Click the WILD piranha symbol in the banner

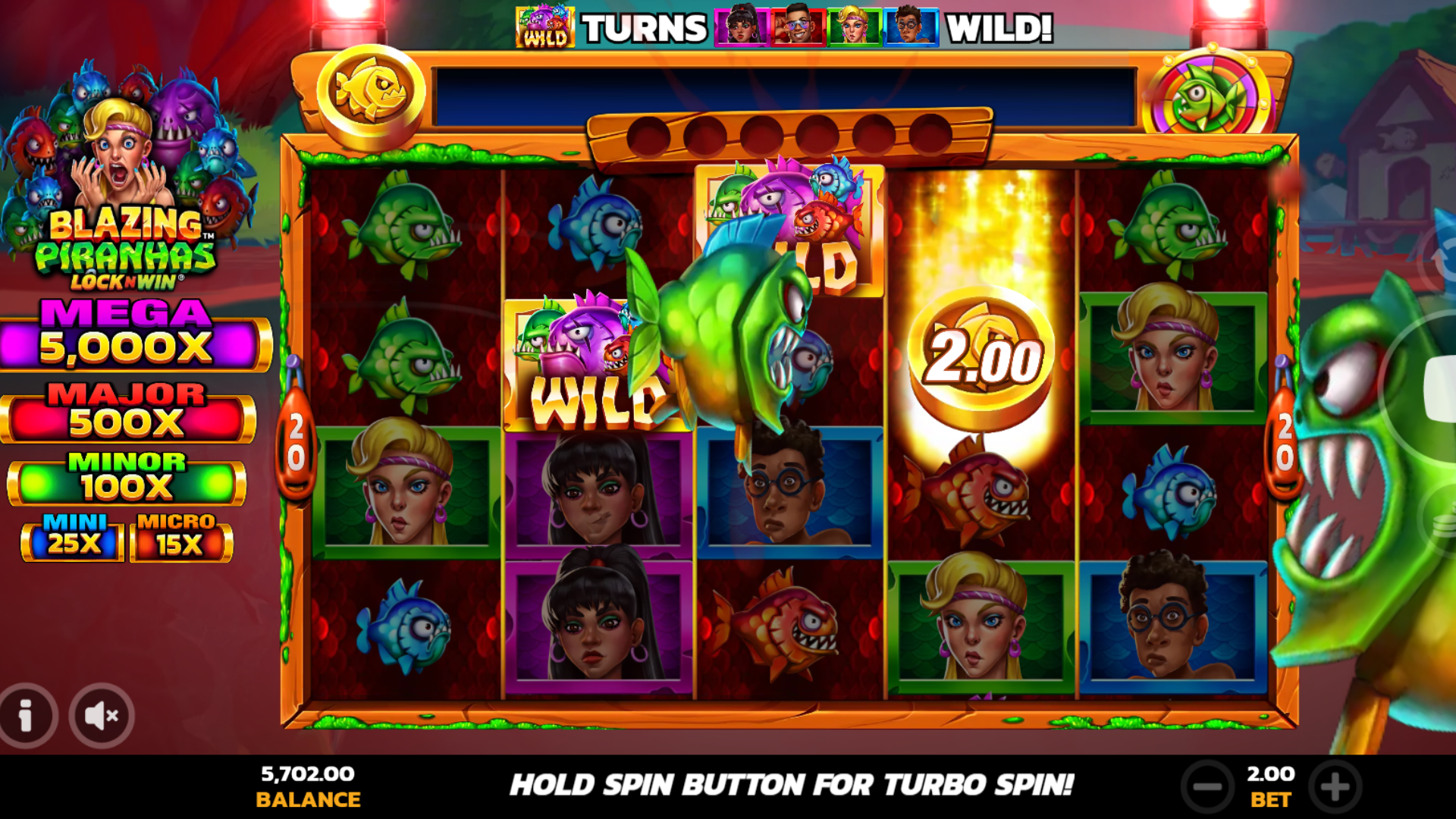[x=544, y=28]
